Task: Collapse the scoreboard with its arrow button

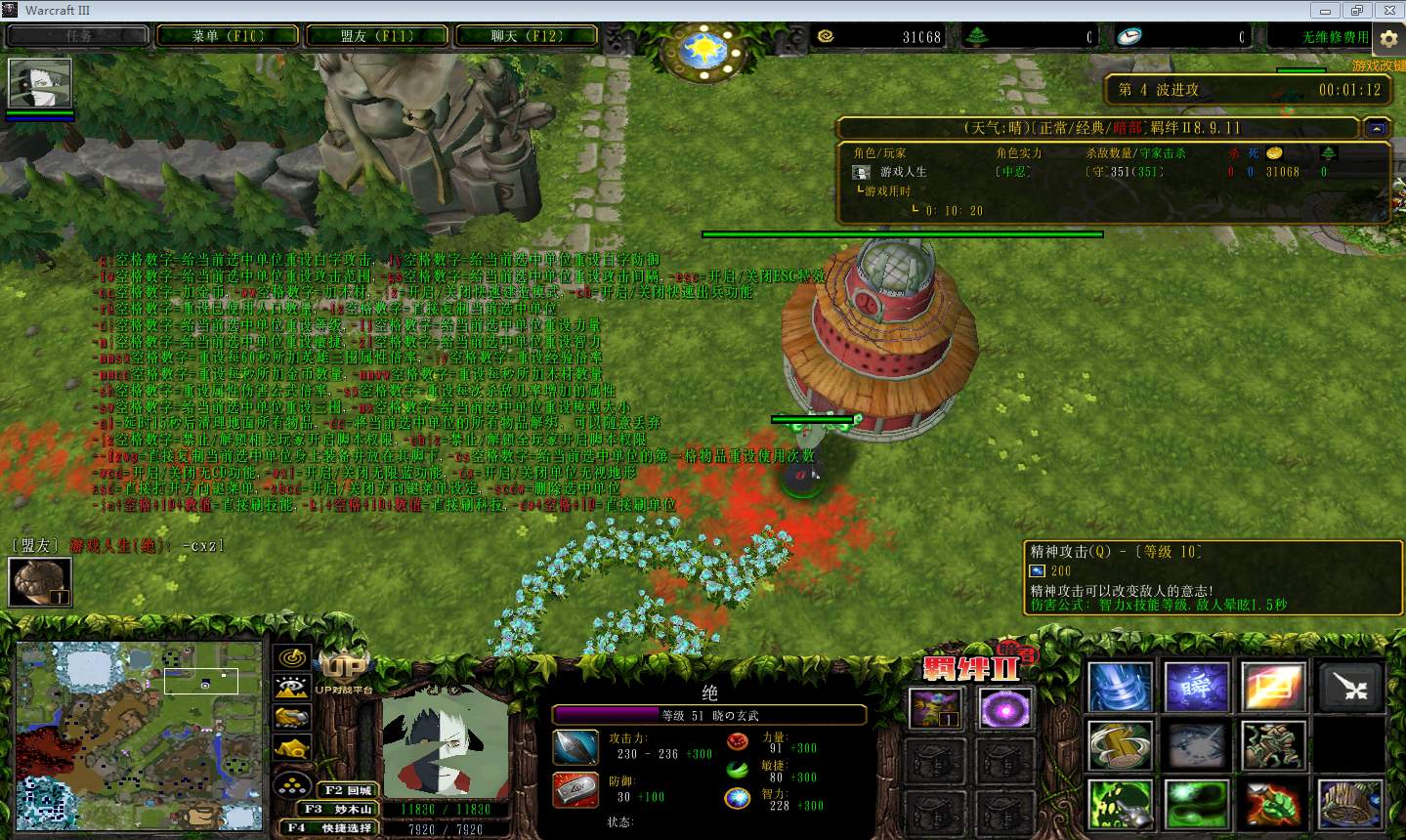Action: click(x=1377, y=128)
